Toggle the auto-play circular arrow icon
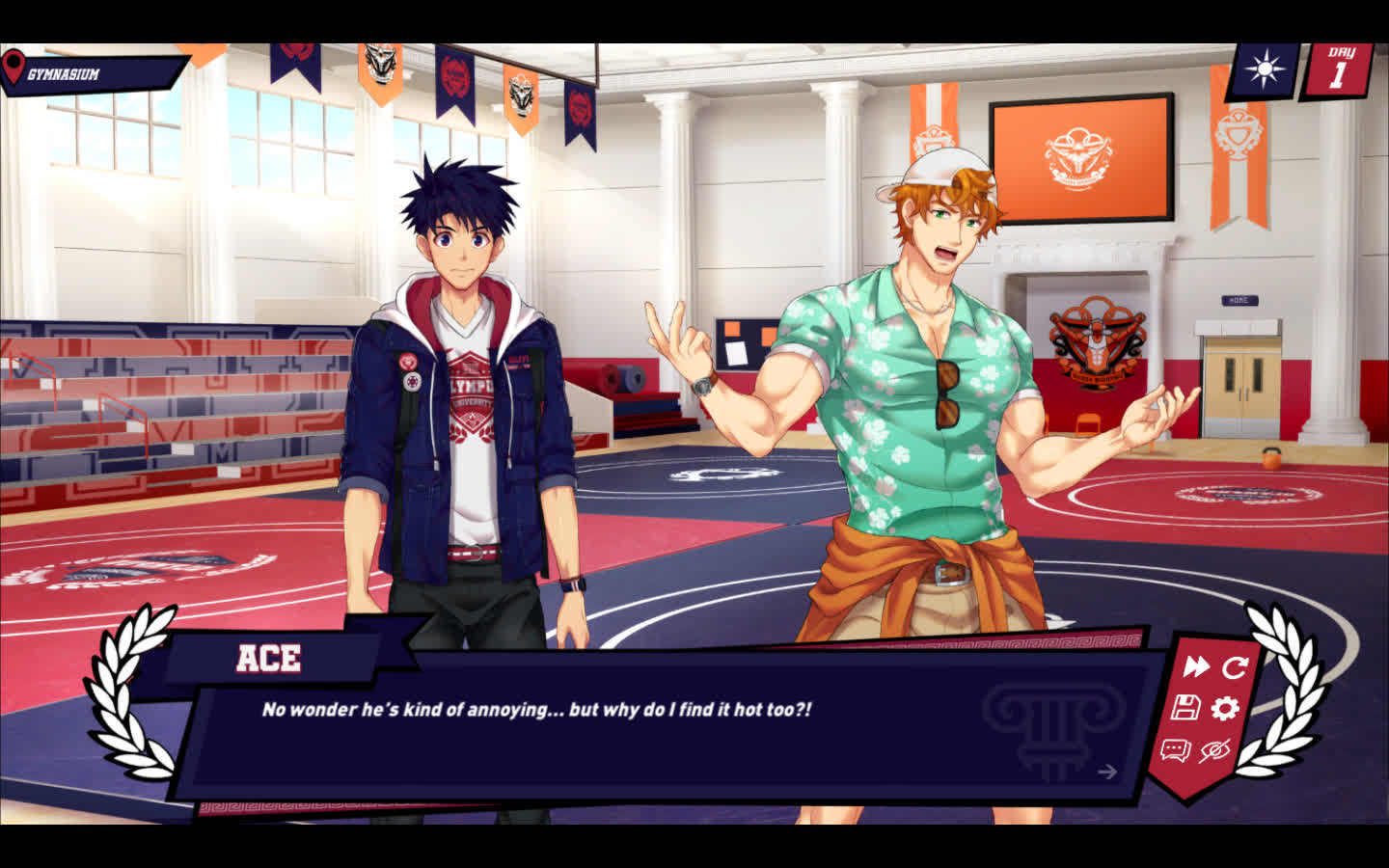1389x868 pixels. [x=1235, y=666]
